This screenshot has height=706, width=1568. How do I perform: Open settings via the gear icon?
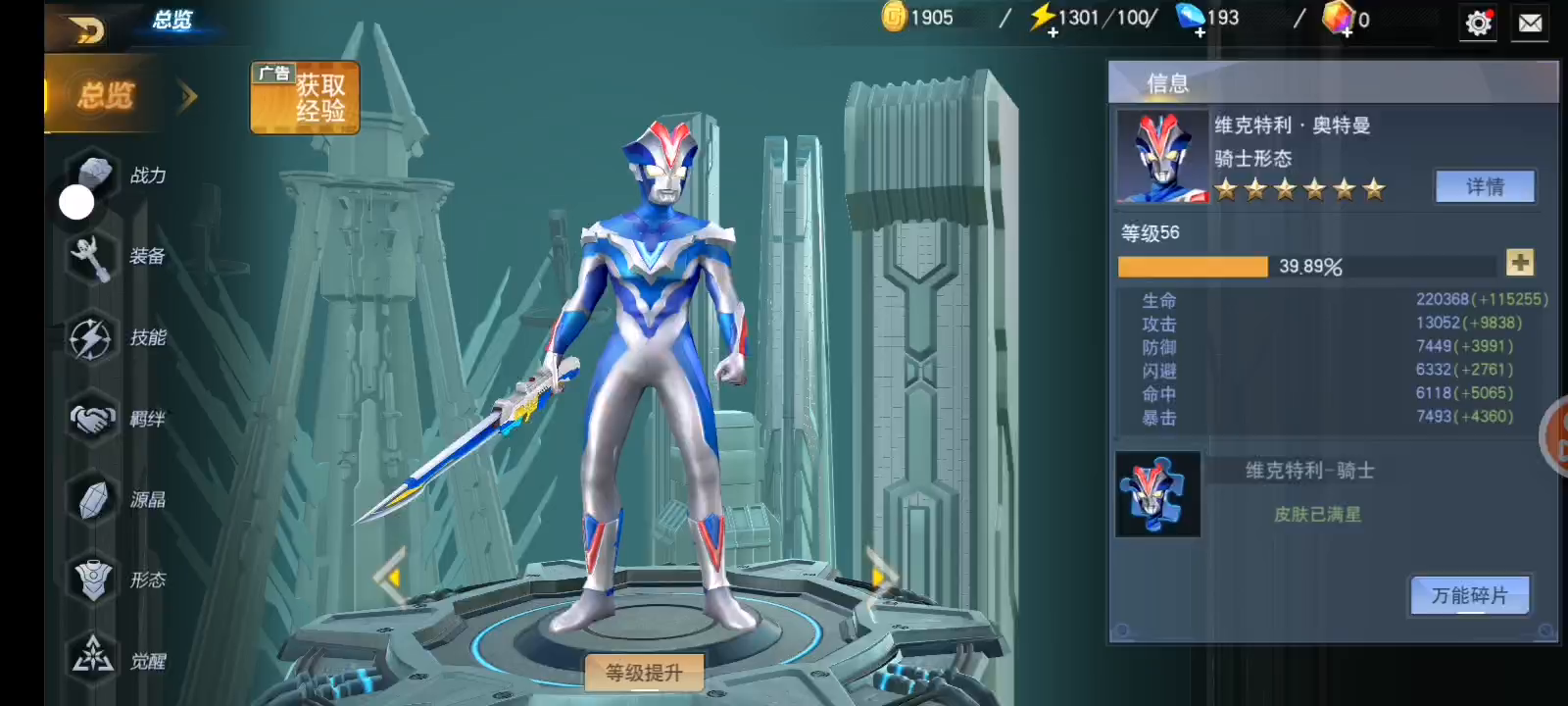(1478, 23)
